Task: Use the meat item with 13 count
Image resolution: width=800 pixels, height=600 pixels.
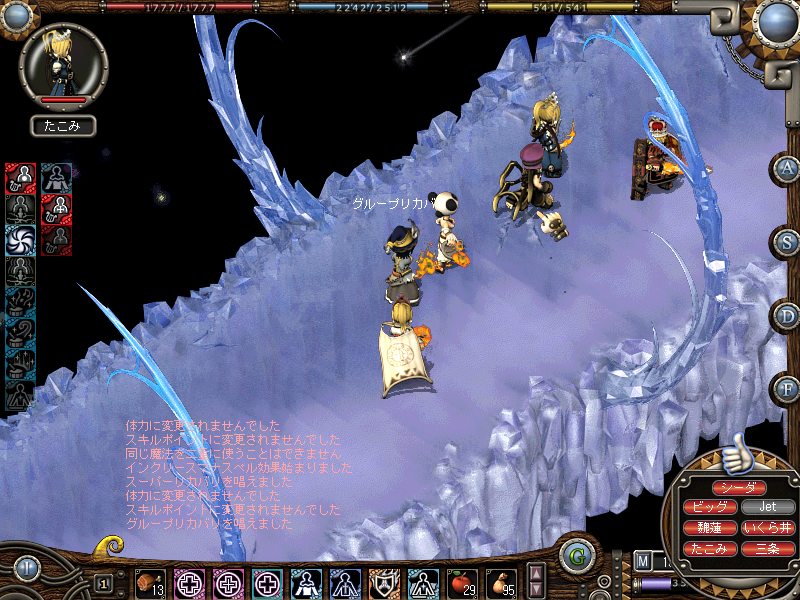Action: [x=151, y=582]
